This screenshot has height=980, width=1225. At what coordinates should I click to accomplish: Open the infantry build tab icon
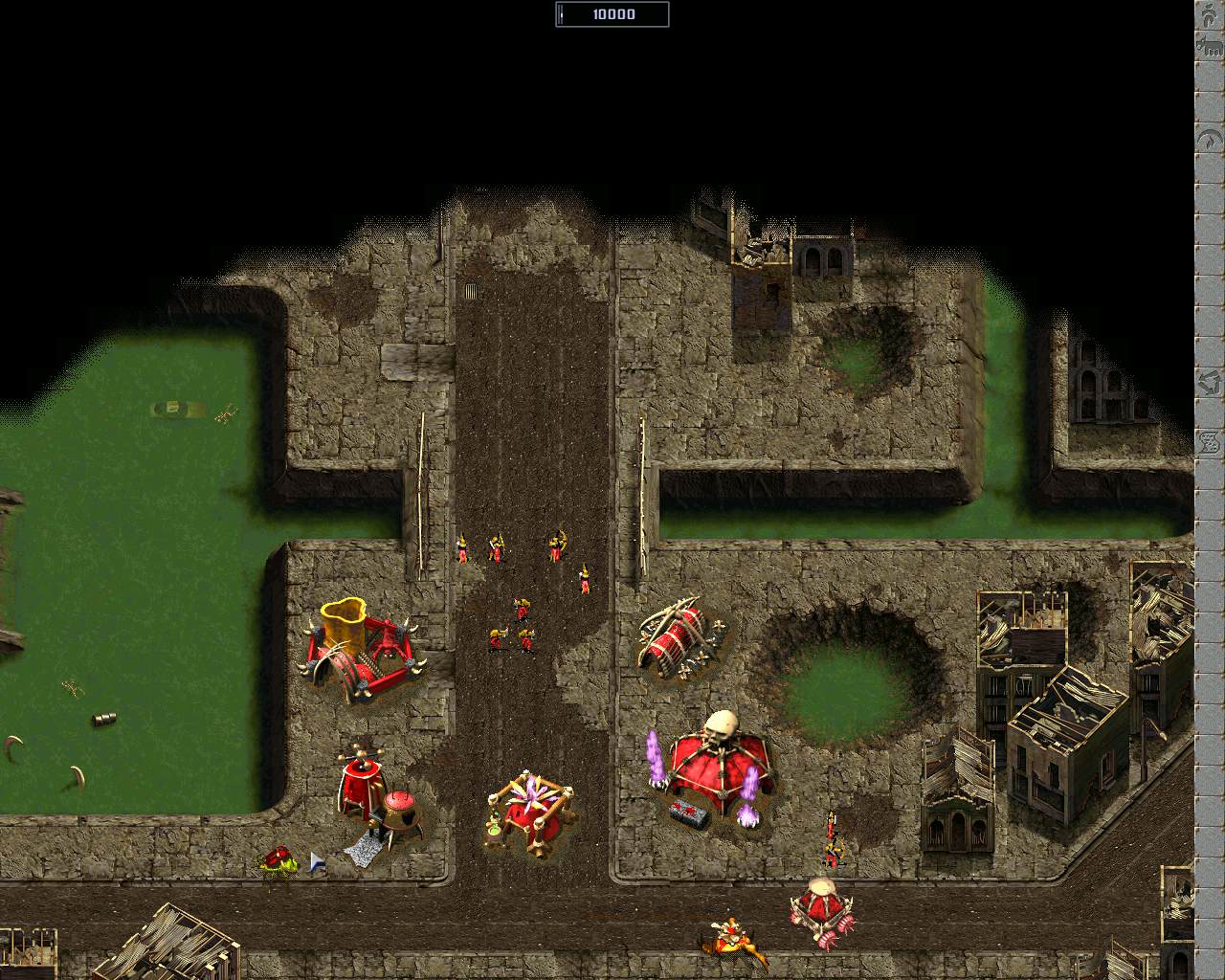pyautogui.click(x=1209, y=15)
